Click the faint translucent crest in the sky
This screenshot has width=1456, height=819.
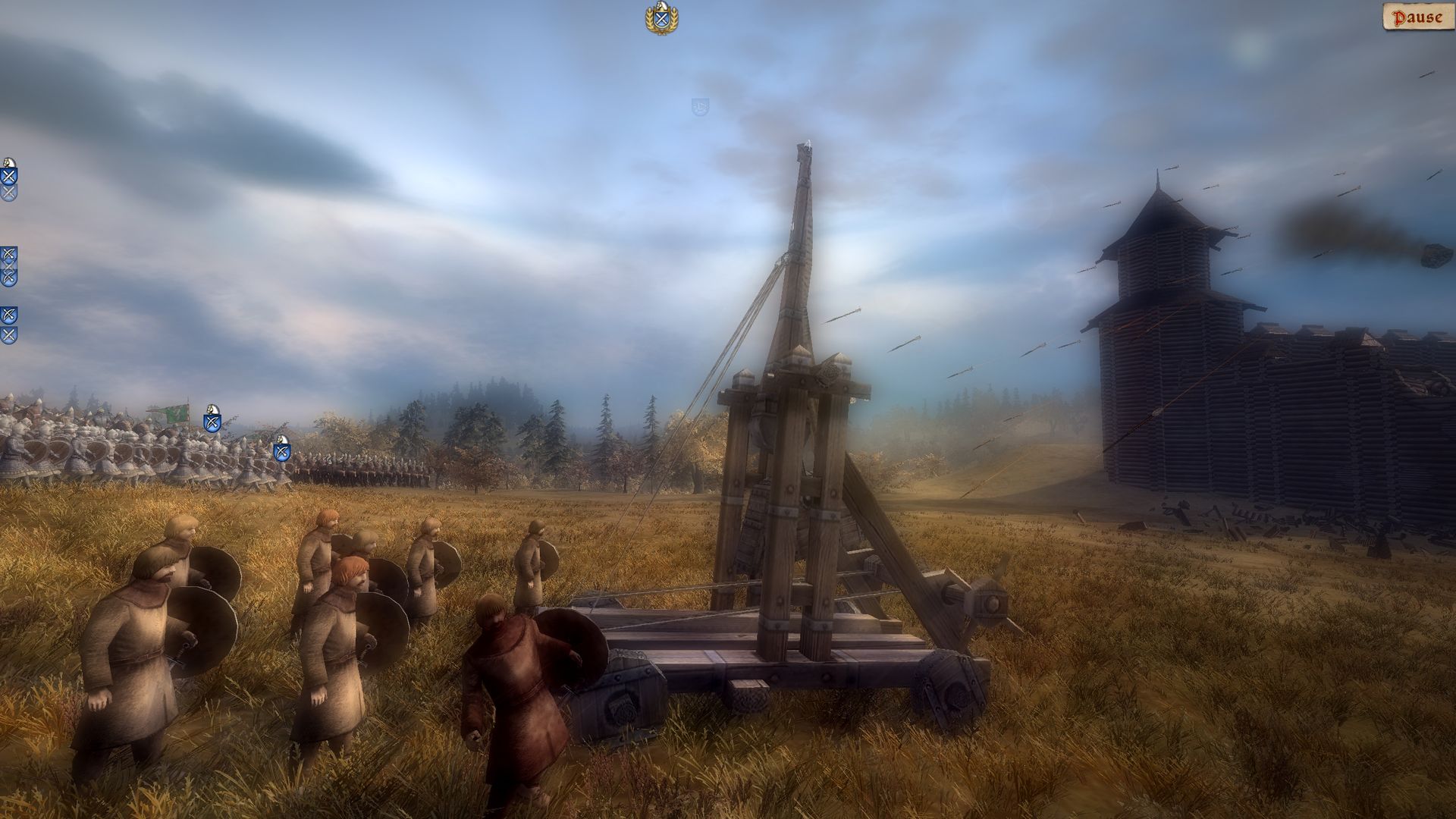701,106
